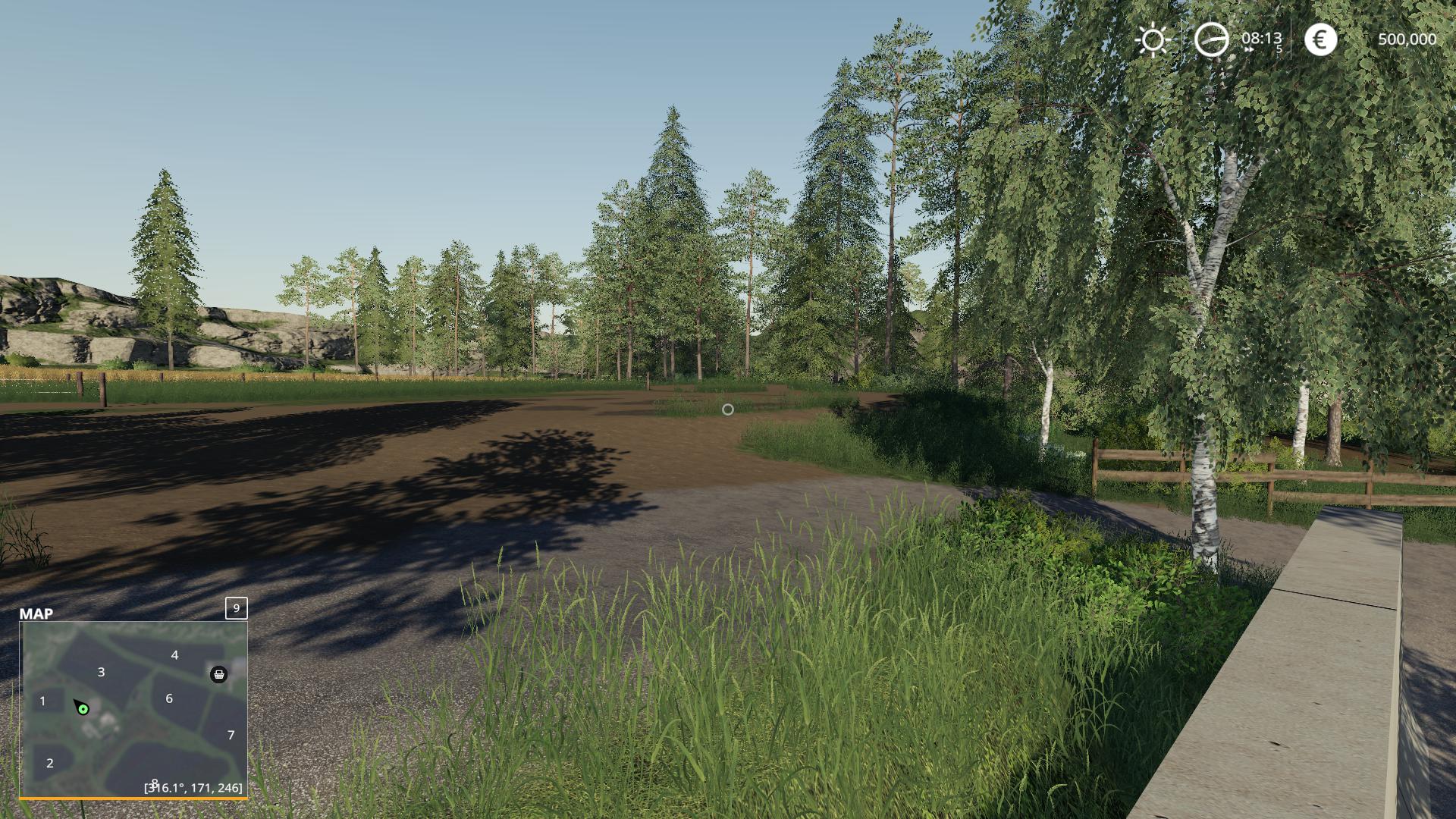1456x819 pixels.
Task: Choose field 6 on the minimap
Action: pyautogui.click(x=169, y=698)
